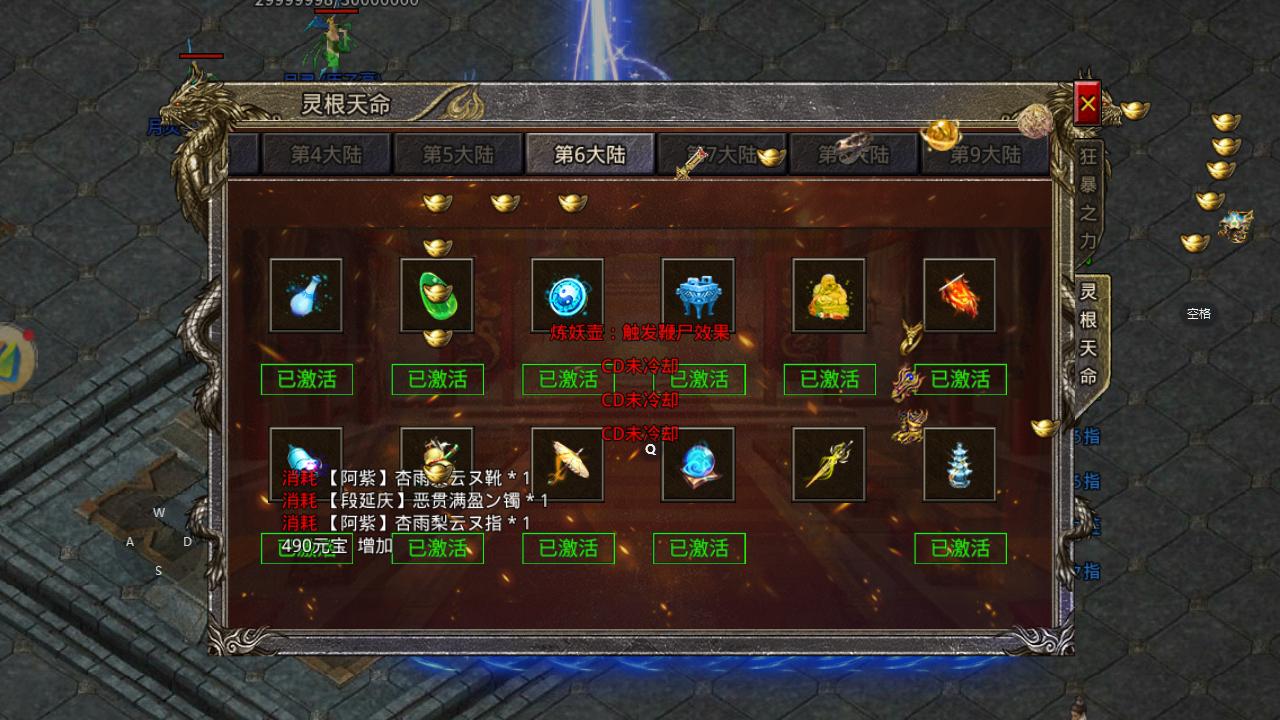
Task: Open the 狂暴之力 side tab
Action: click(1088, 198)
